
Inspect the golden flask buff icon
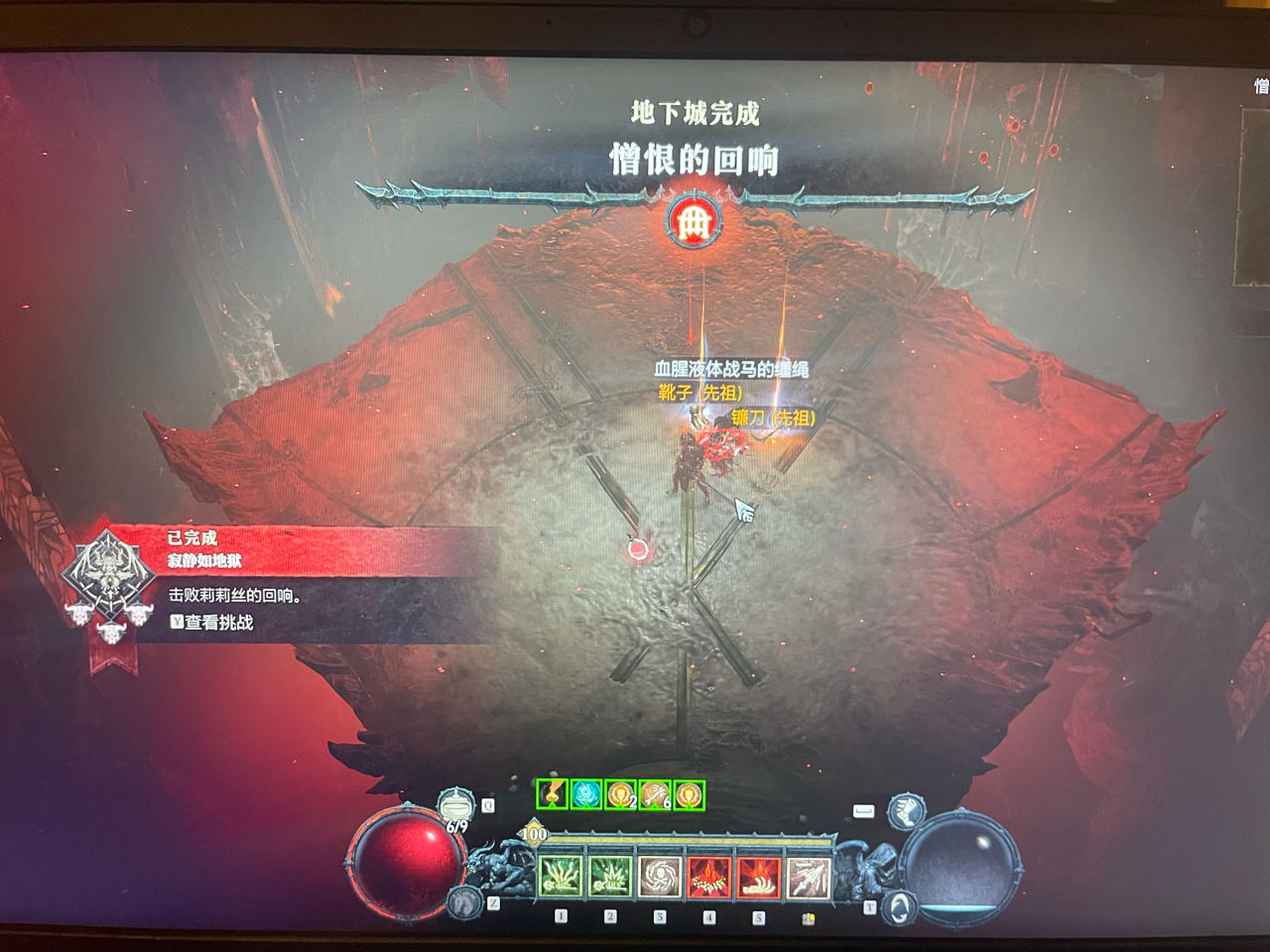click(553, 794)
